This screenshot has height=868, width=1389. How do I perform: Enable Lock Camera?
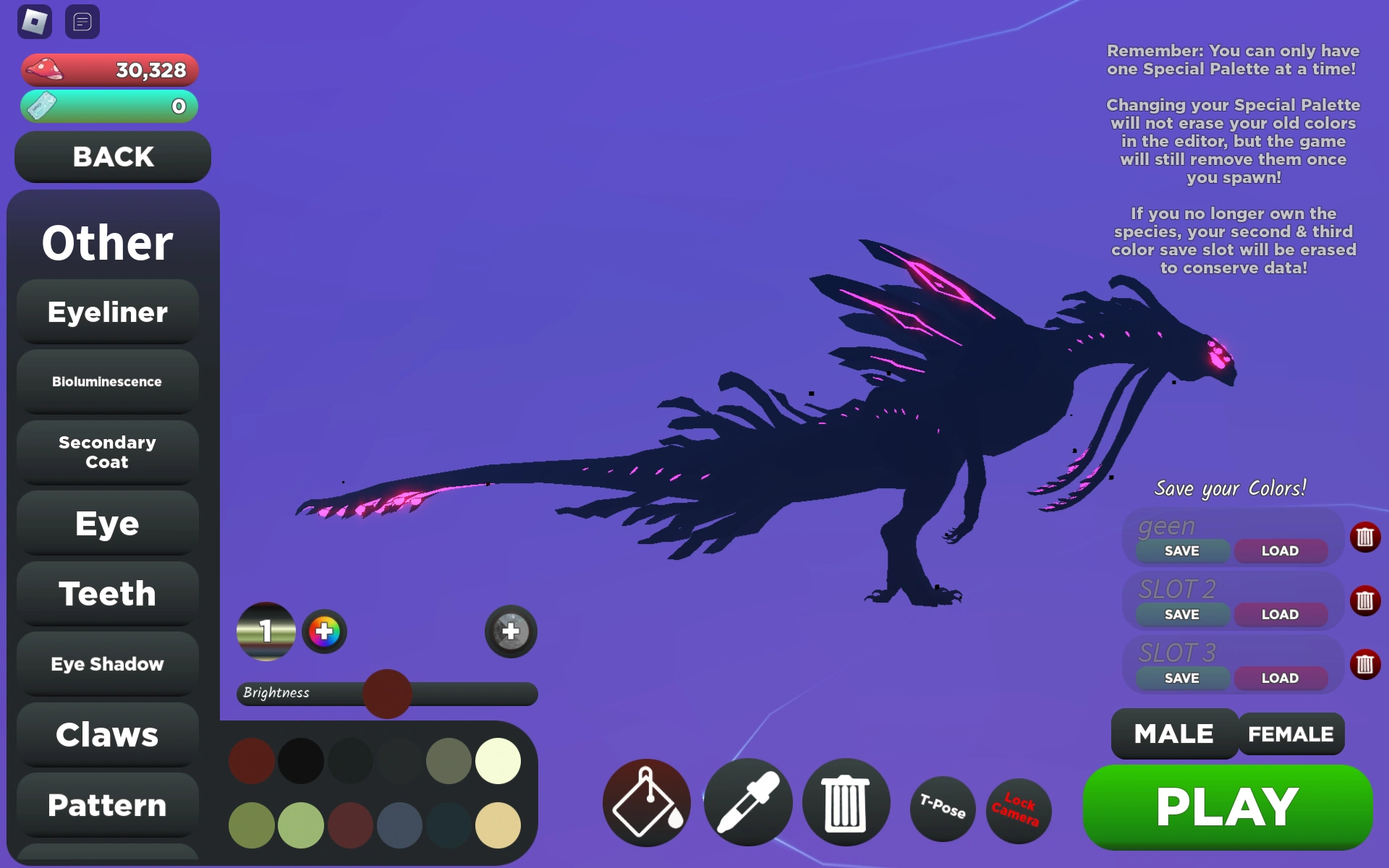coord(1019,810)
